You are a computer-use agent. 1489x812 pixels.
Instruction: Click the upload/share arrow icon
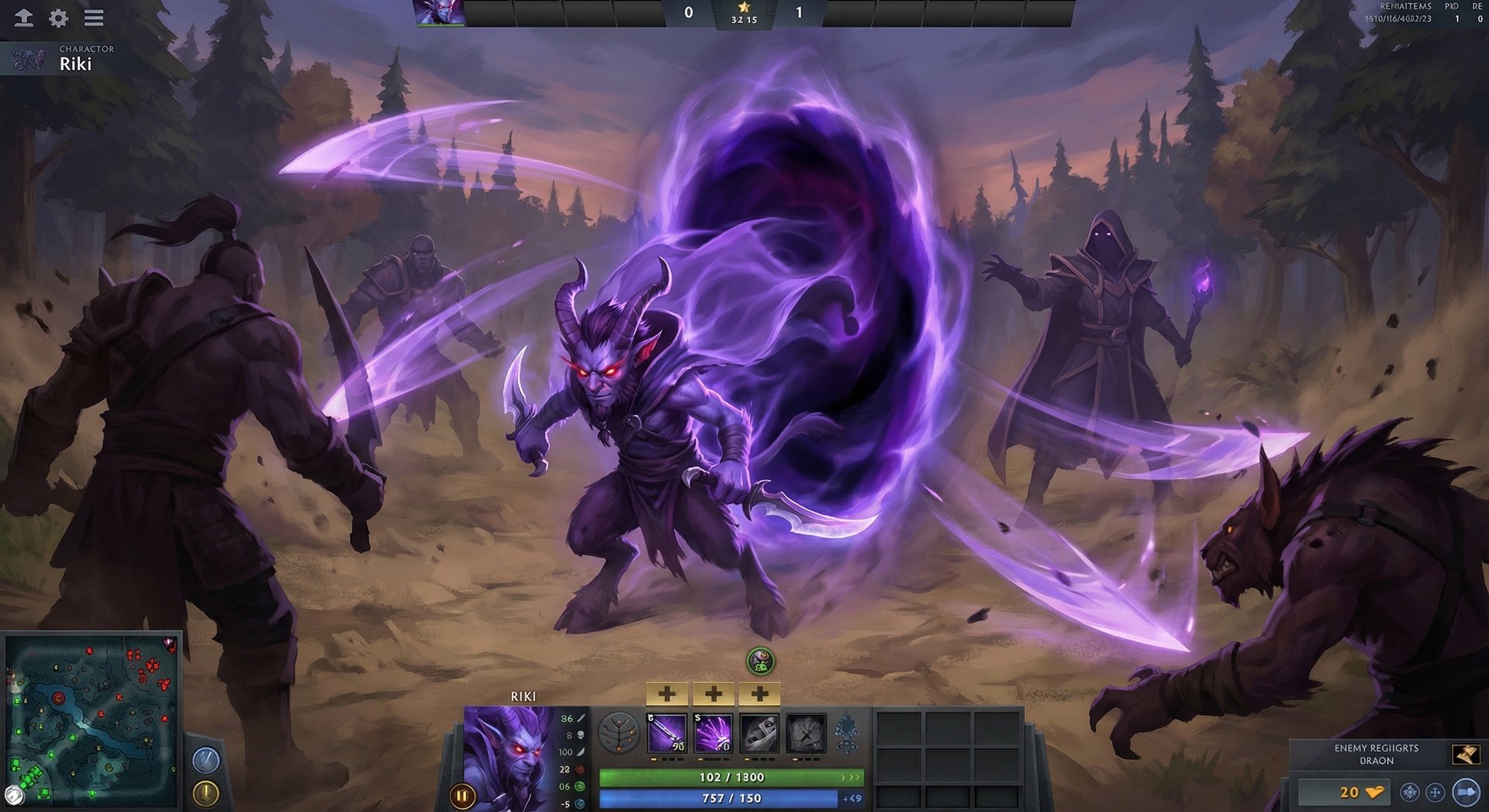tap(24, 19)
